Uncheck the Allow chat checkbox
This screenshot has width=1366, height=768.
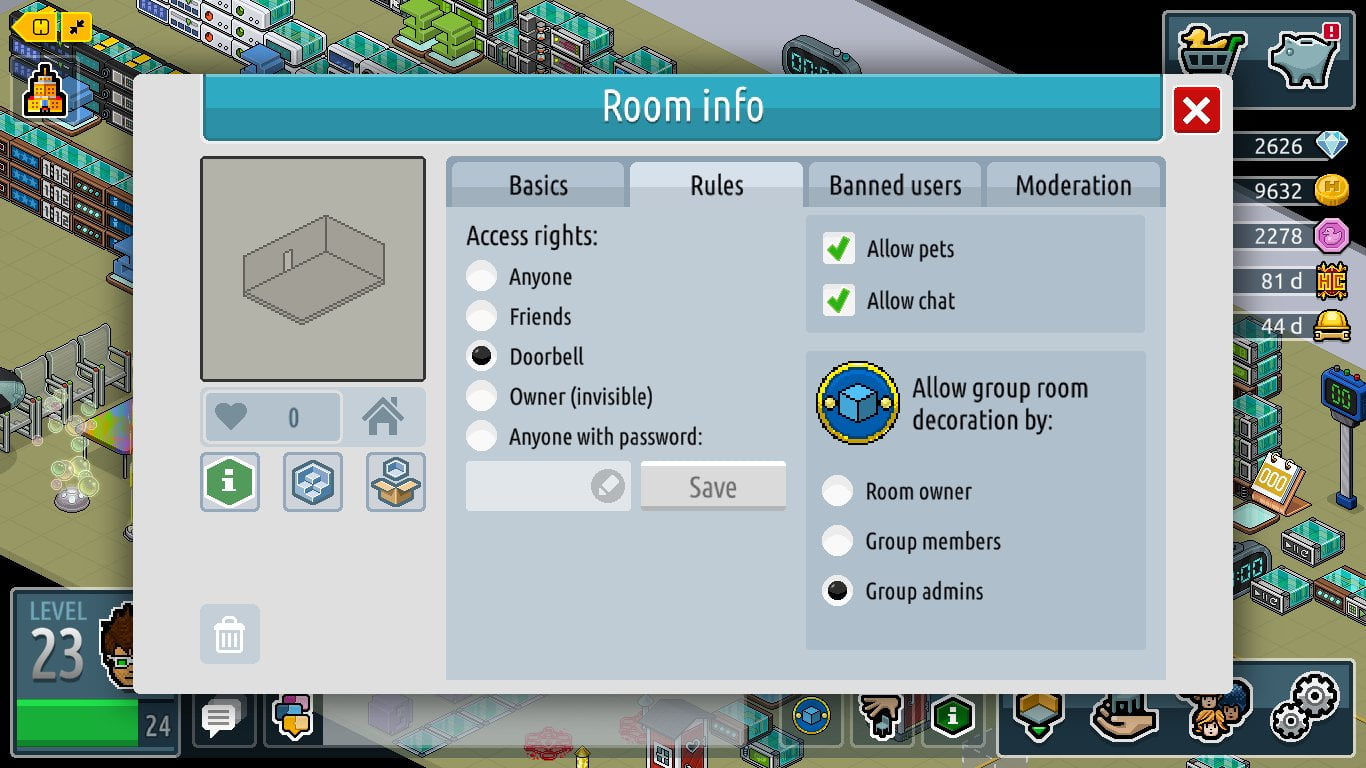839,301
